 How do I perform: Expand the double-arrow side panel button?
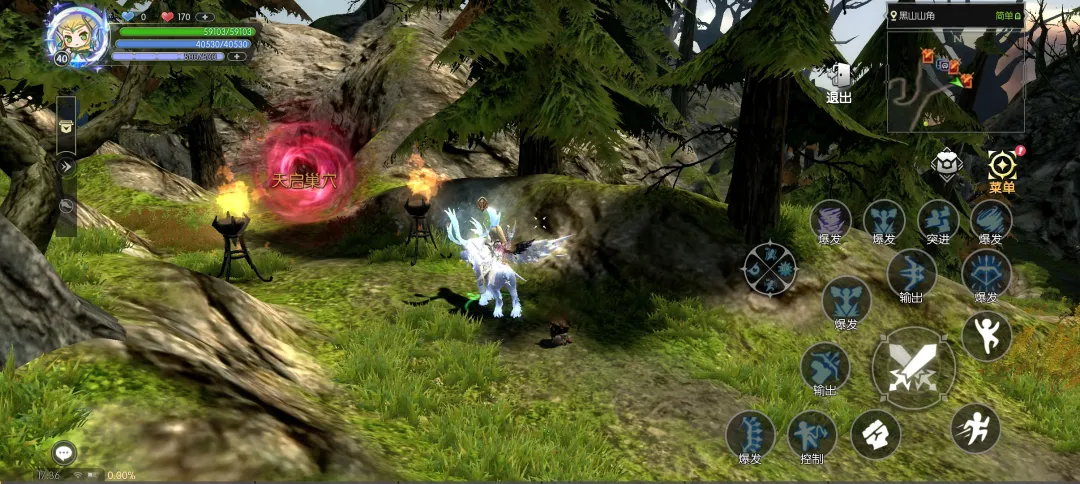[66, 166]
